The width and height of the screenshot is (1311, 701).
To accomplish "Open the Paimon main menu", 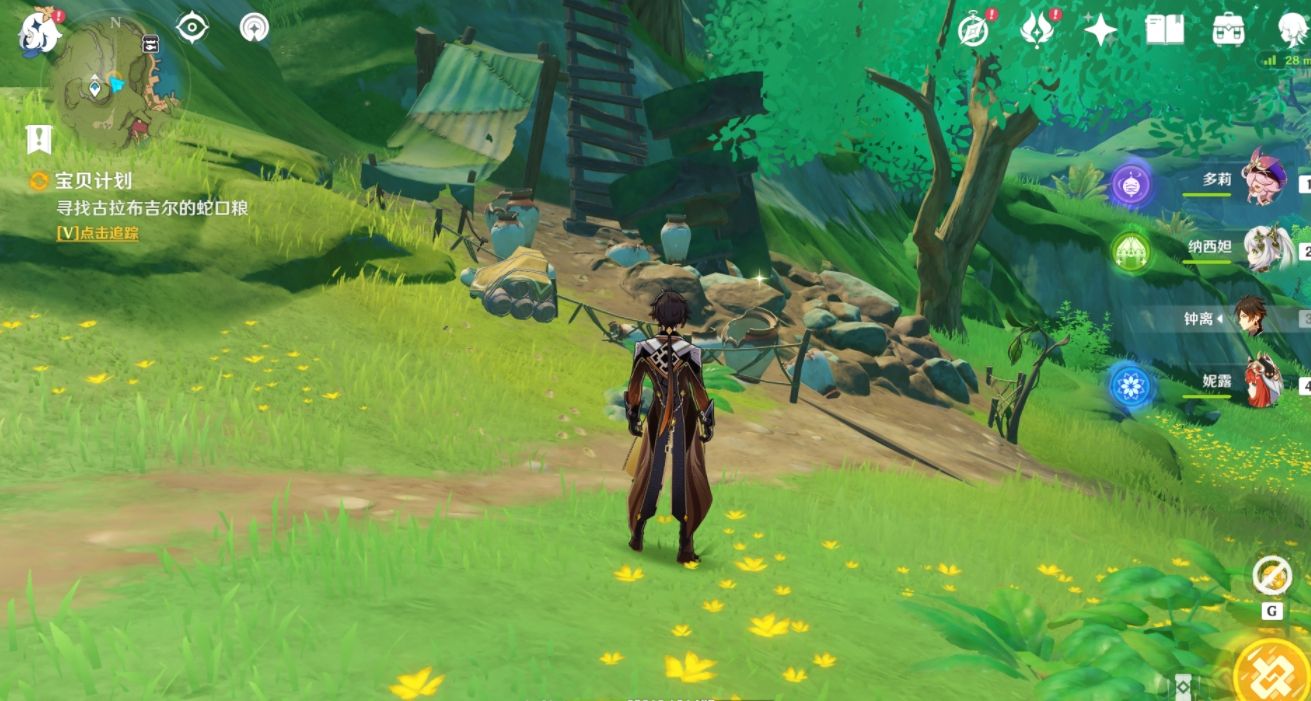I will pyautogui.click(x=40, y=30).
